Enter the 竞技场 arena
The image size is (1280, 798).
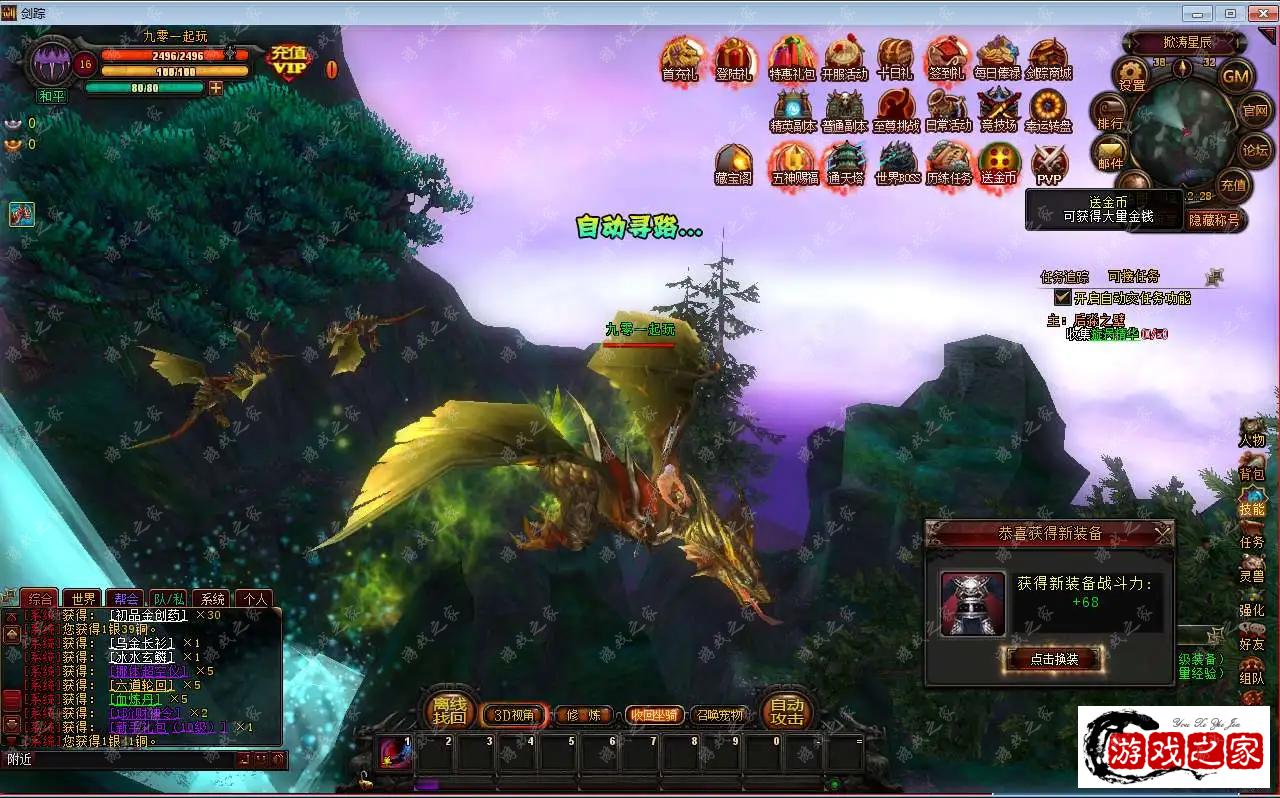997,110
